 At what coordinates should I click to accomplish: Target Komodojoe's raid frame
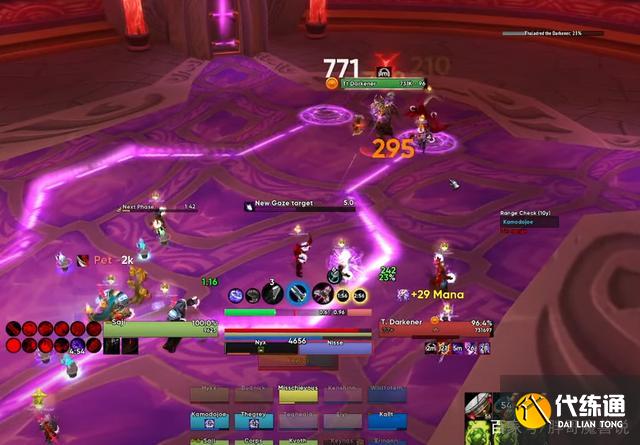(x=210, y=421)
